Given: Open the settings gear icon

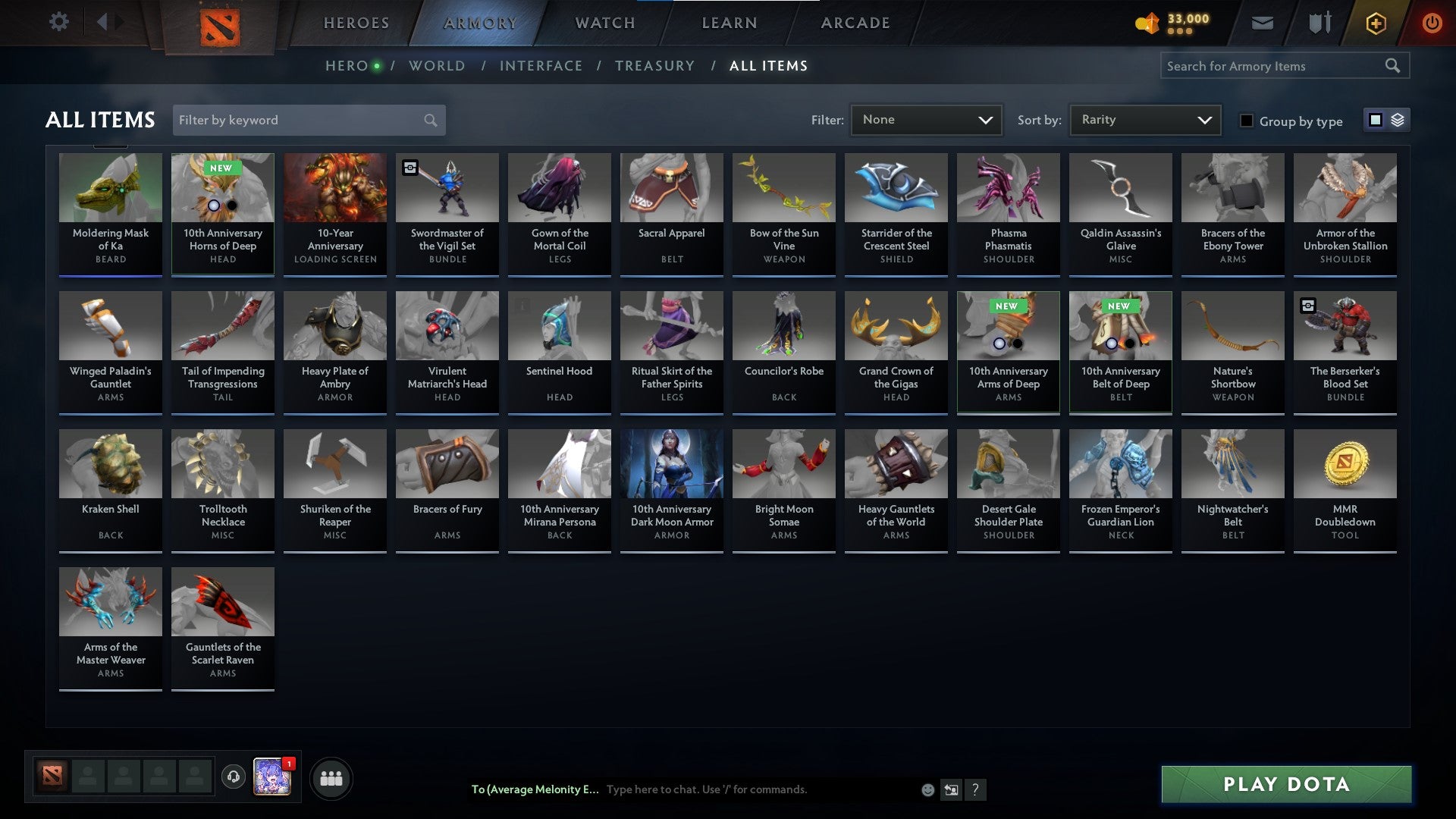Looking at the screenshot, I should point(58,22).
